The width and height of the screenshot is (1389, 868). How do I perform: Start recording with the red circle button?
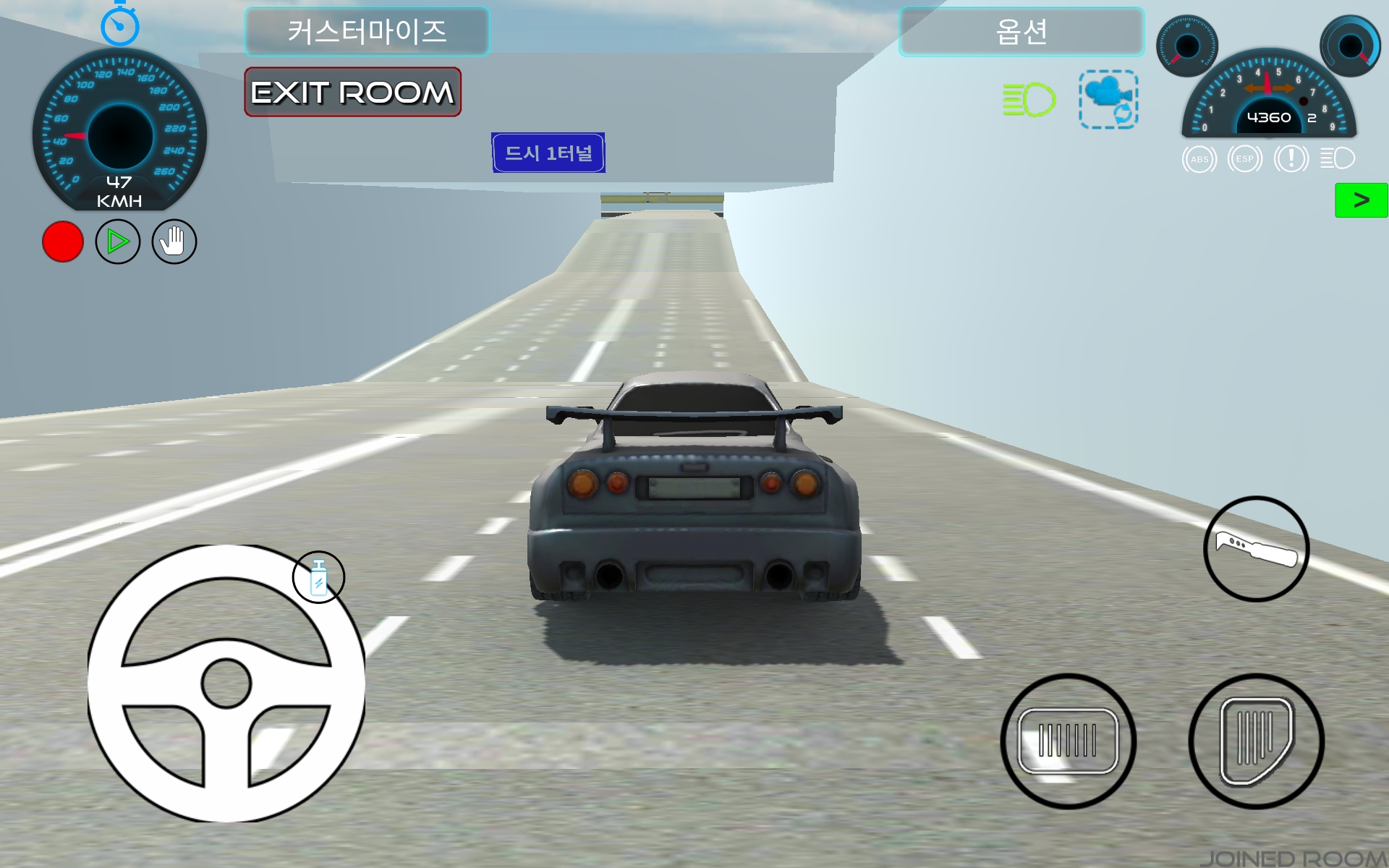pos(63,242)
